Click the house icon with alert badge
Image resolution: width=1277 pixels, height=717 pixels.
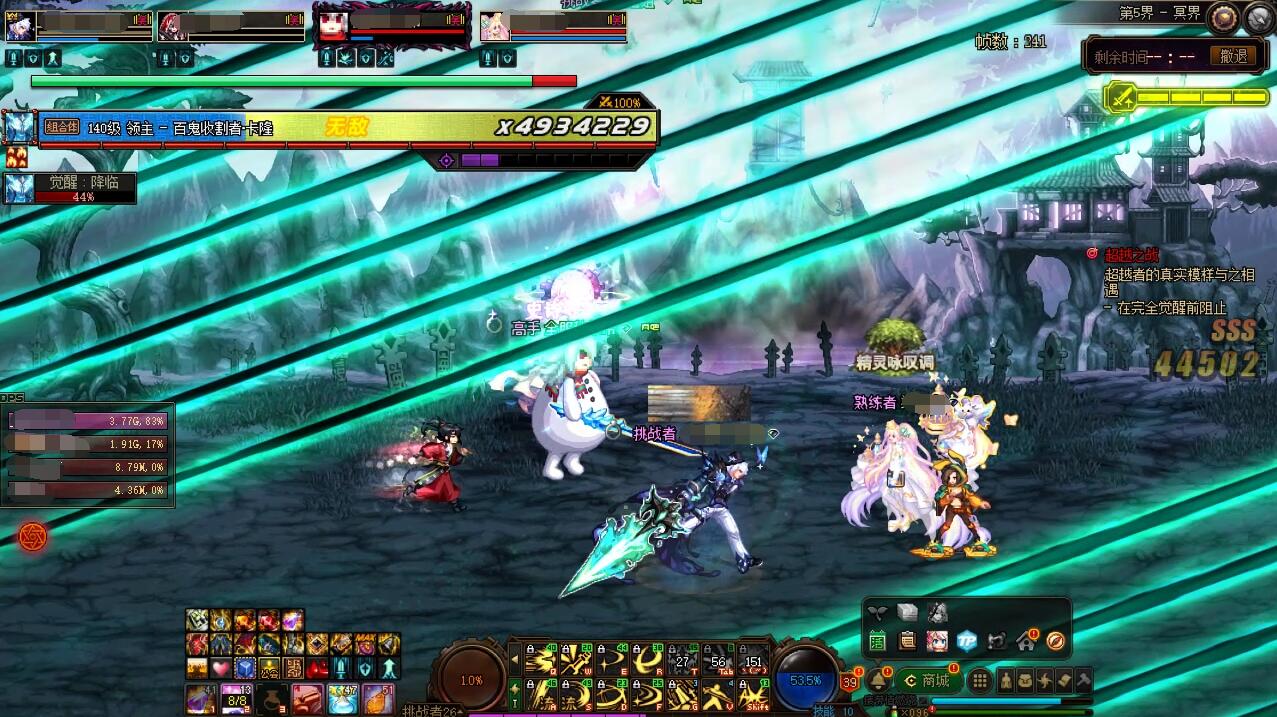[1026, 641]
